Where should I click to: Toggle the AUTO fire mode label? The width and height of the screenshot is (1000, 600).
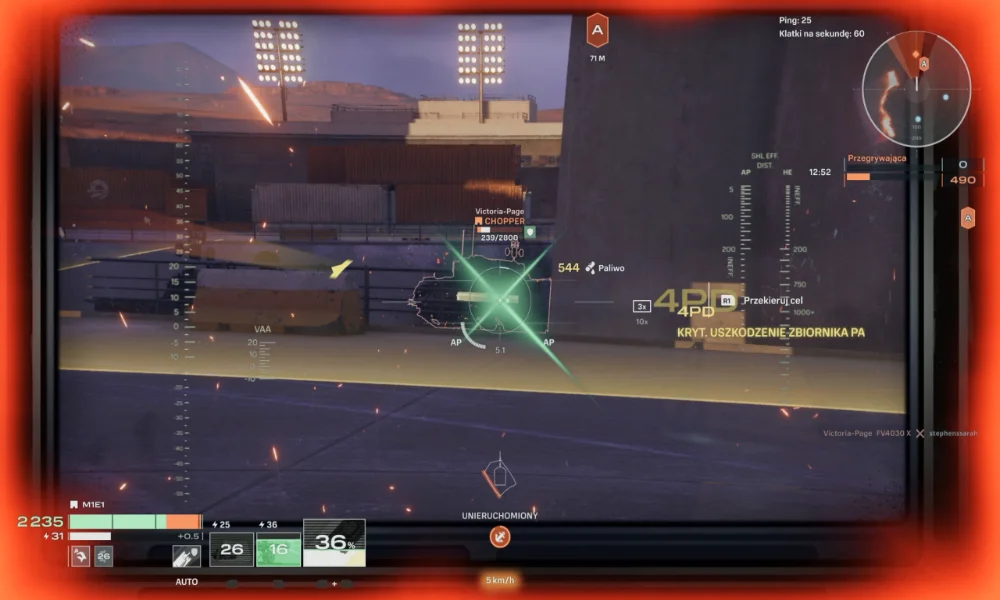[x=186, y=582]
